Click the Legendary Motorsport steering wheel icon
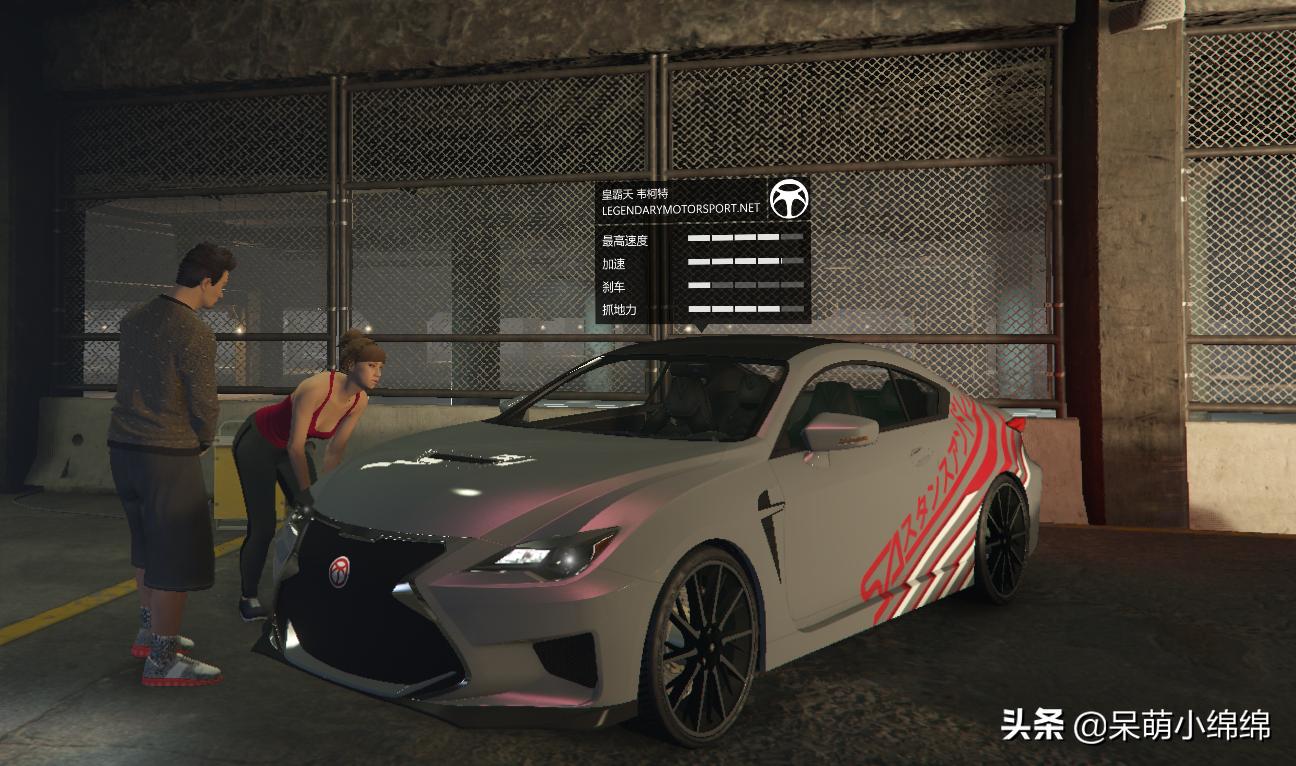Viewport: 1296px width, 766px height. tap(790, 201)
